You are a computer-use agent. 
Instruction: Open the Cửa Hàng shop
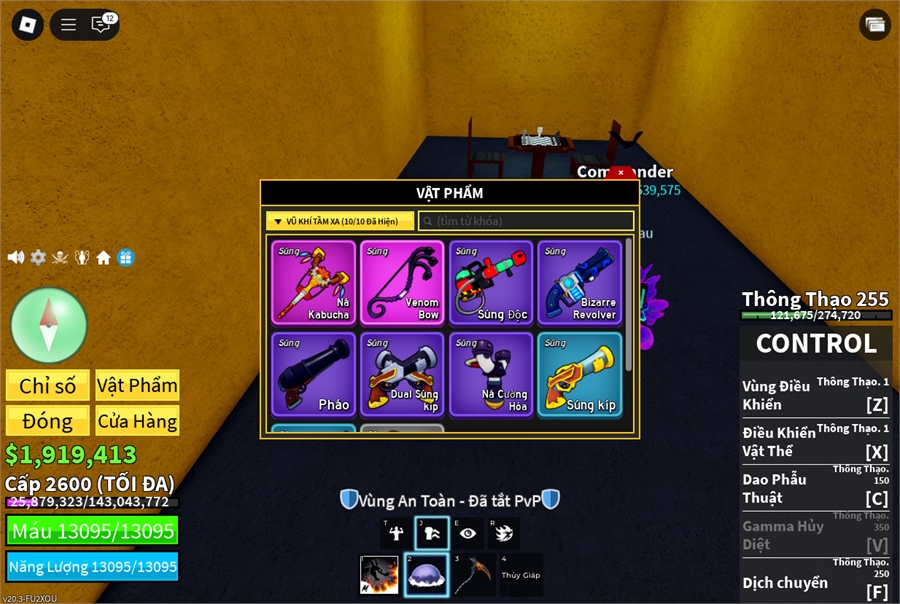[137, 420]
